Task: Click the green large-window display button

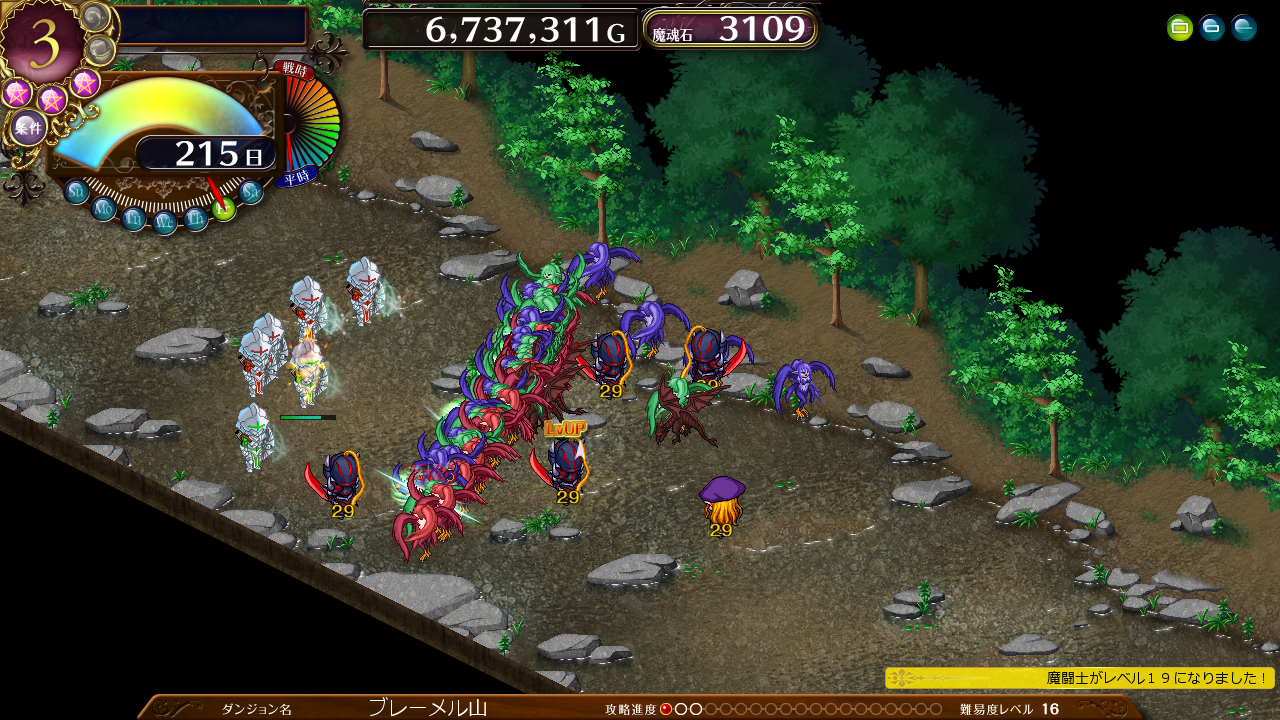Action: click(x=1180, y=28)
